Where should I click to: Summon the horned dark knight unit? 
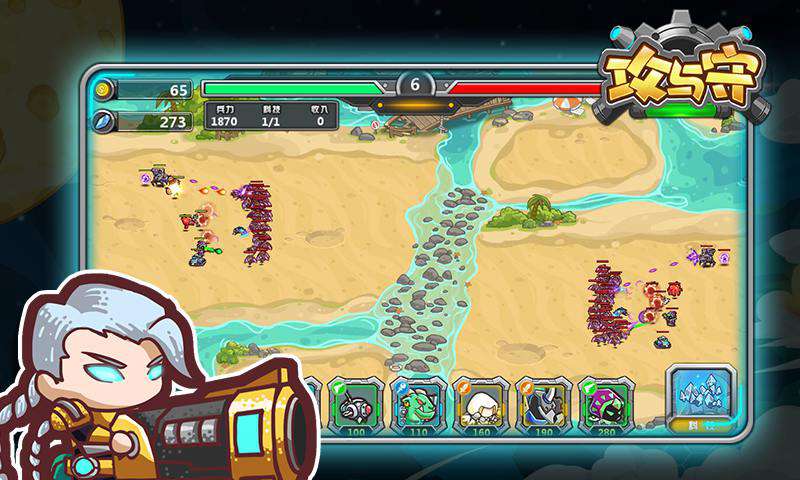544,405
